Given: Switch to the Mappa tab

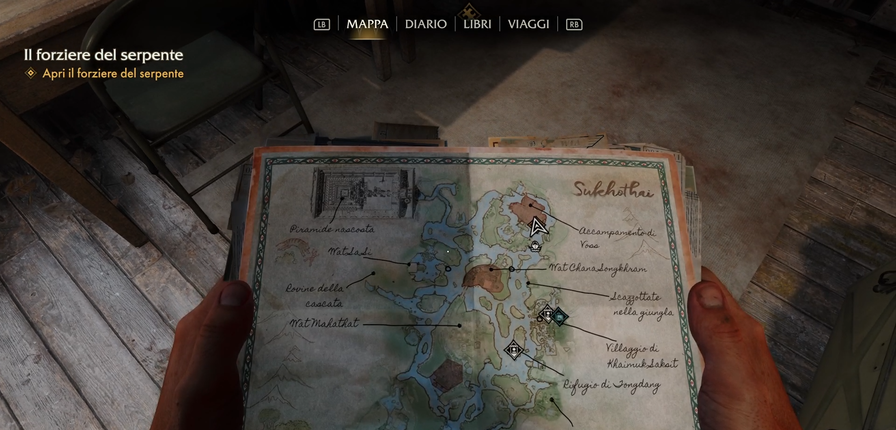Looking at the screenshot, I should [x=367, y=24].
